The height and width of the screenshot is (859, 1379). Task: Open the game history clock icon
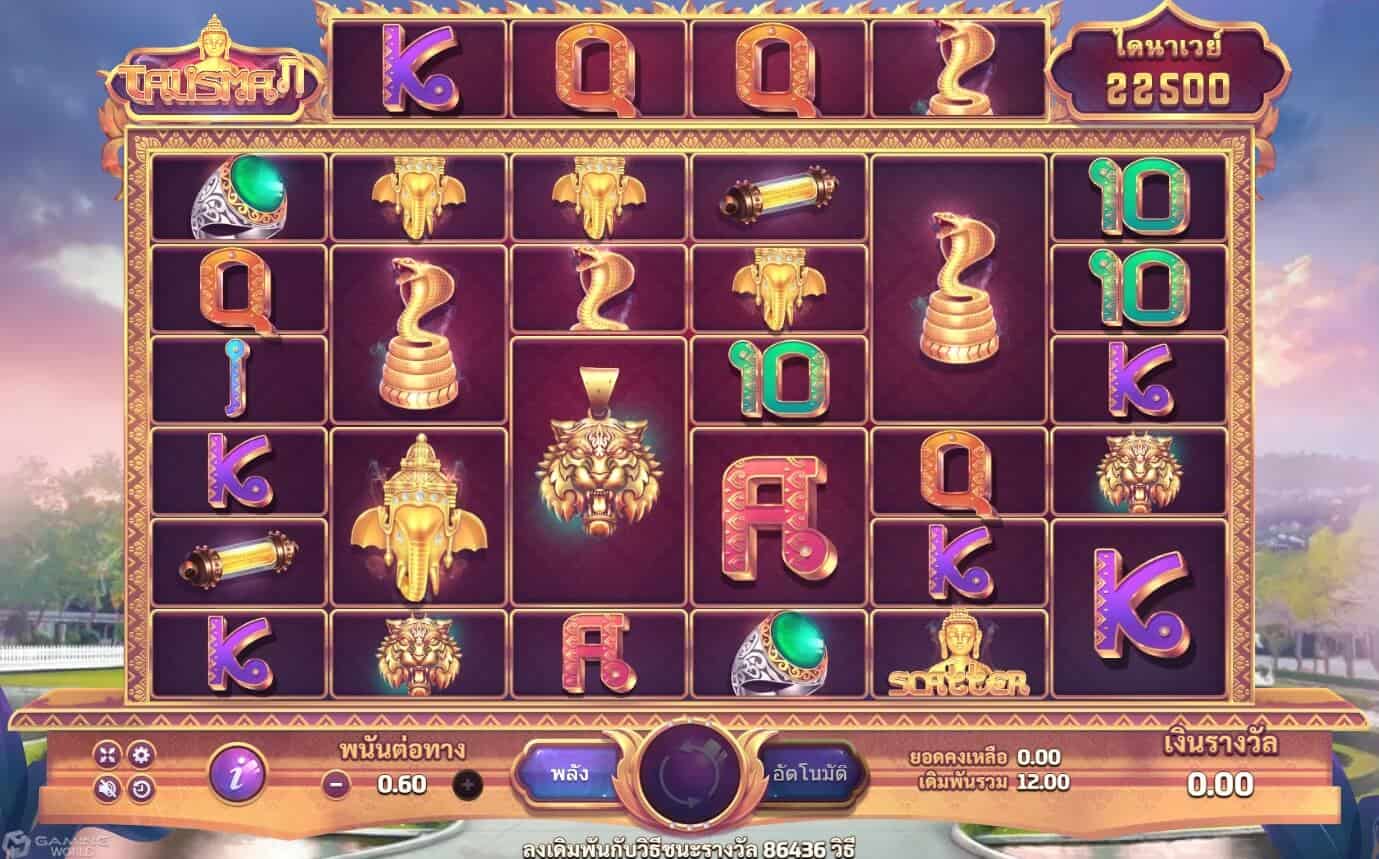pos(140,789)
